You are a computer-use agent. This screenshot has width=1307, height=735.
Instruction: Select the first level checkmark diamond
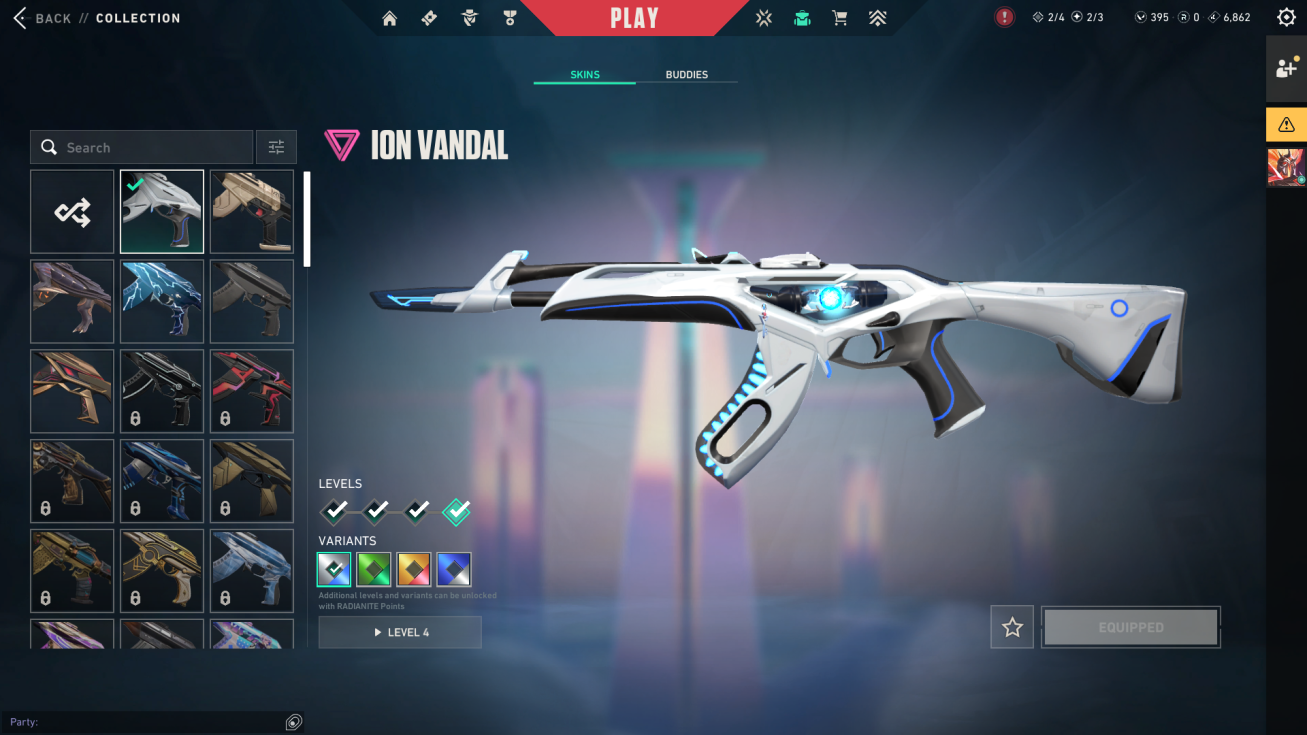336,512
